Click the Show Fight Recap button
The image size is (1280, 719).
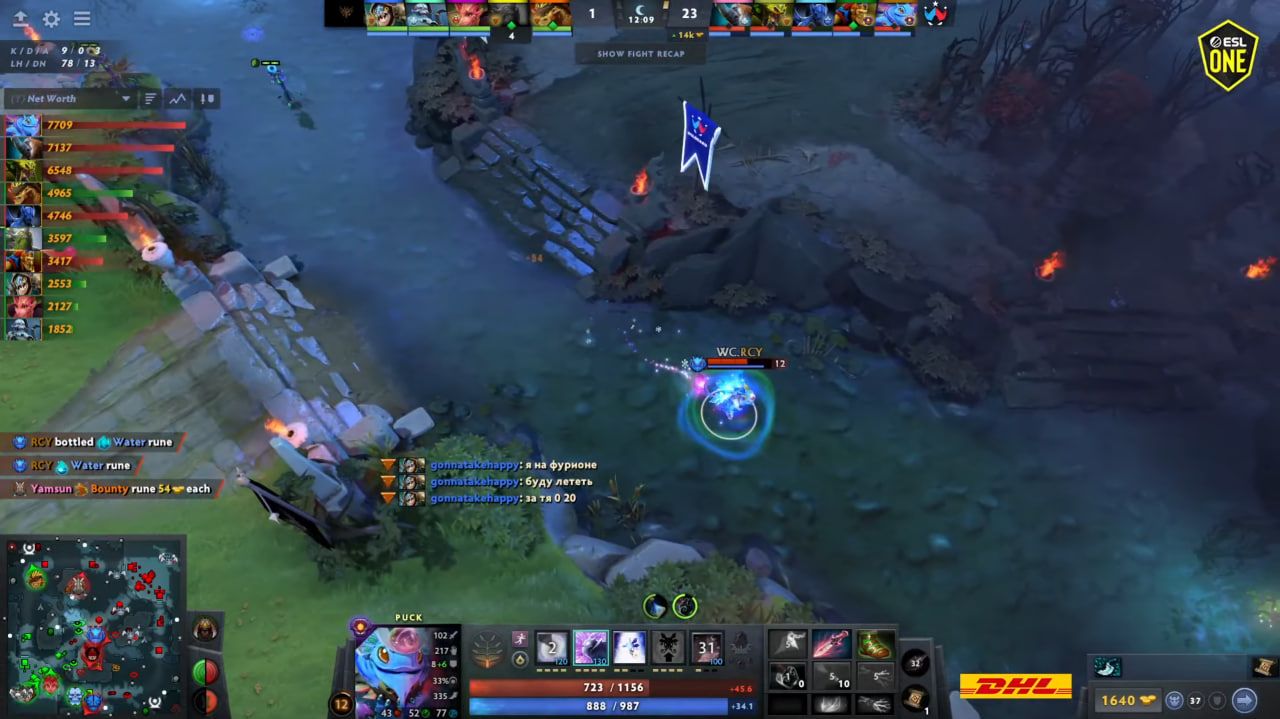[x=641, y=54]
